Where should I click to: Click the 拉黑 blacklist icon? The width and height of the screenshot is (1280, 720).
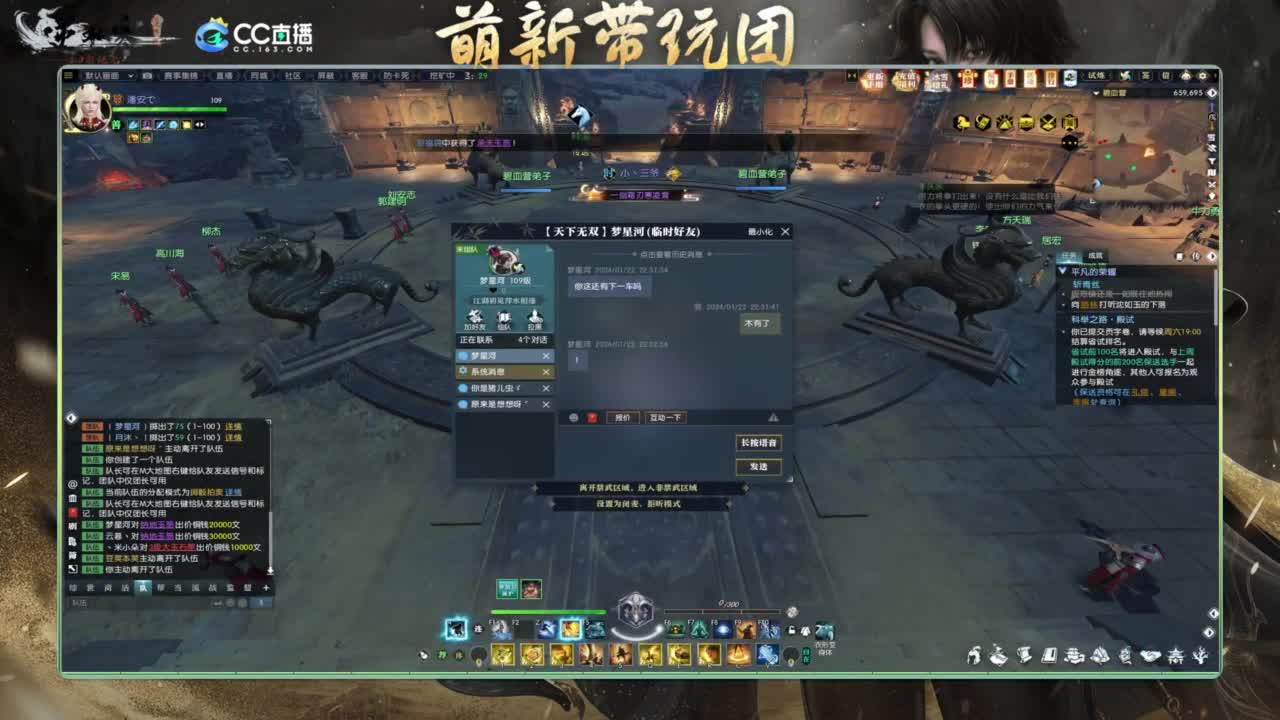click(x=534, y=316)
